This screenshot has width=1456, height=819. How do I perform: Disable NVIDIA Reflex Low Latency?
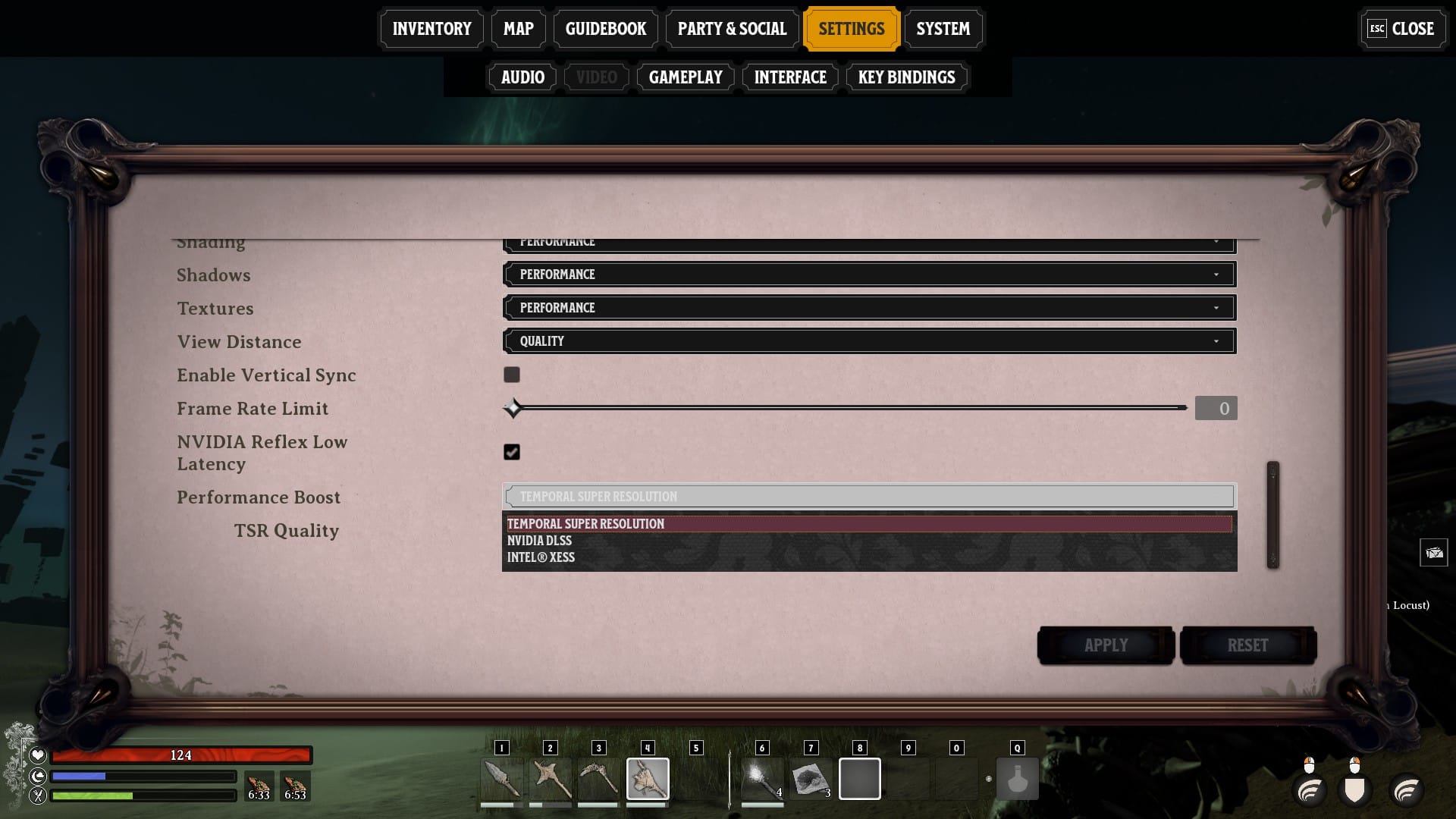512,452
